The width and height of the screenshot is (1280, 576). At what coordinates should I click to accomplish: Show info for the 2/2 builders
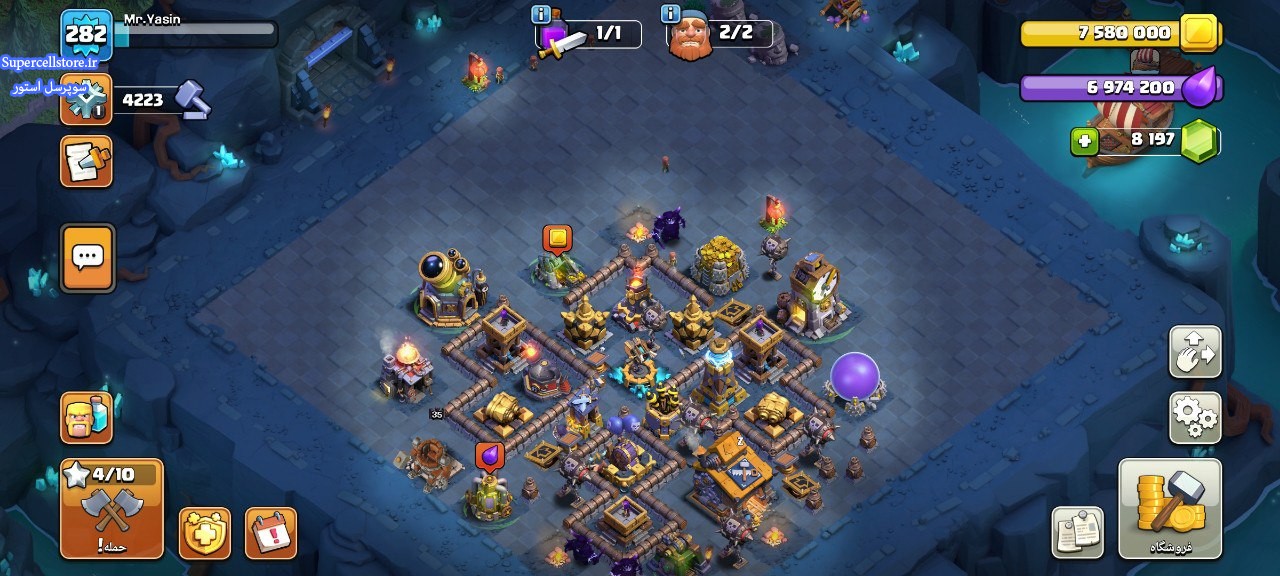[671, 14]
